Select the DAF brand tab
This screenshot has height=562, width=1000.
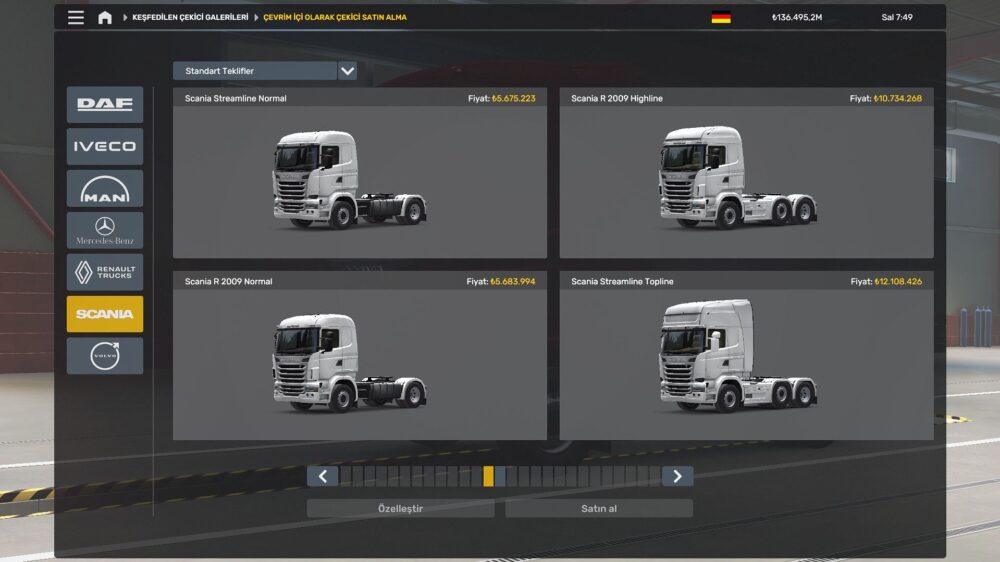[x=105, y=104]
